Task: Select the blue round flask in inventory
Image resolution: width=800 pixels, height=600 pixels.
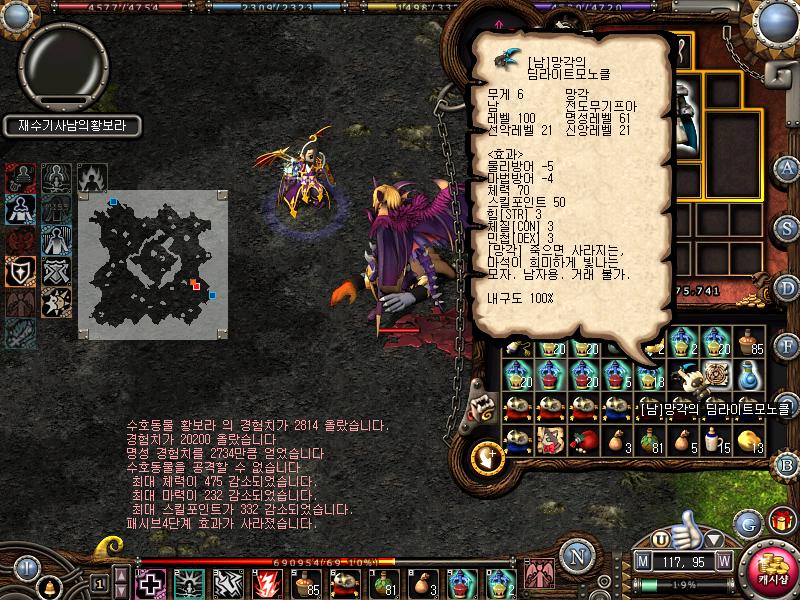Action: 749,375
